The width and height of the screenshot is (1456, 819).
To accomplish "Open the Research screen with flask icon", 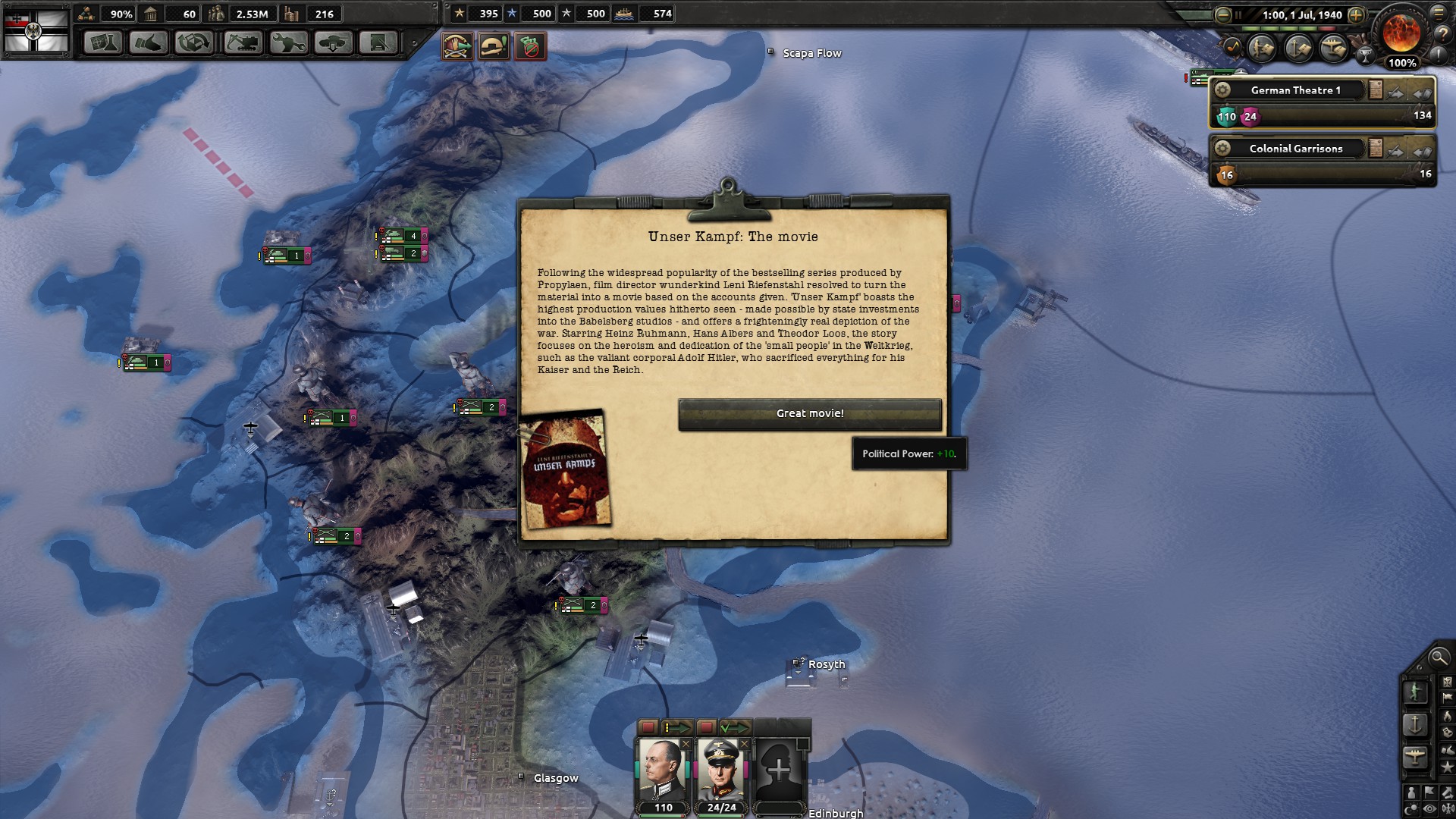I will 102,43.
